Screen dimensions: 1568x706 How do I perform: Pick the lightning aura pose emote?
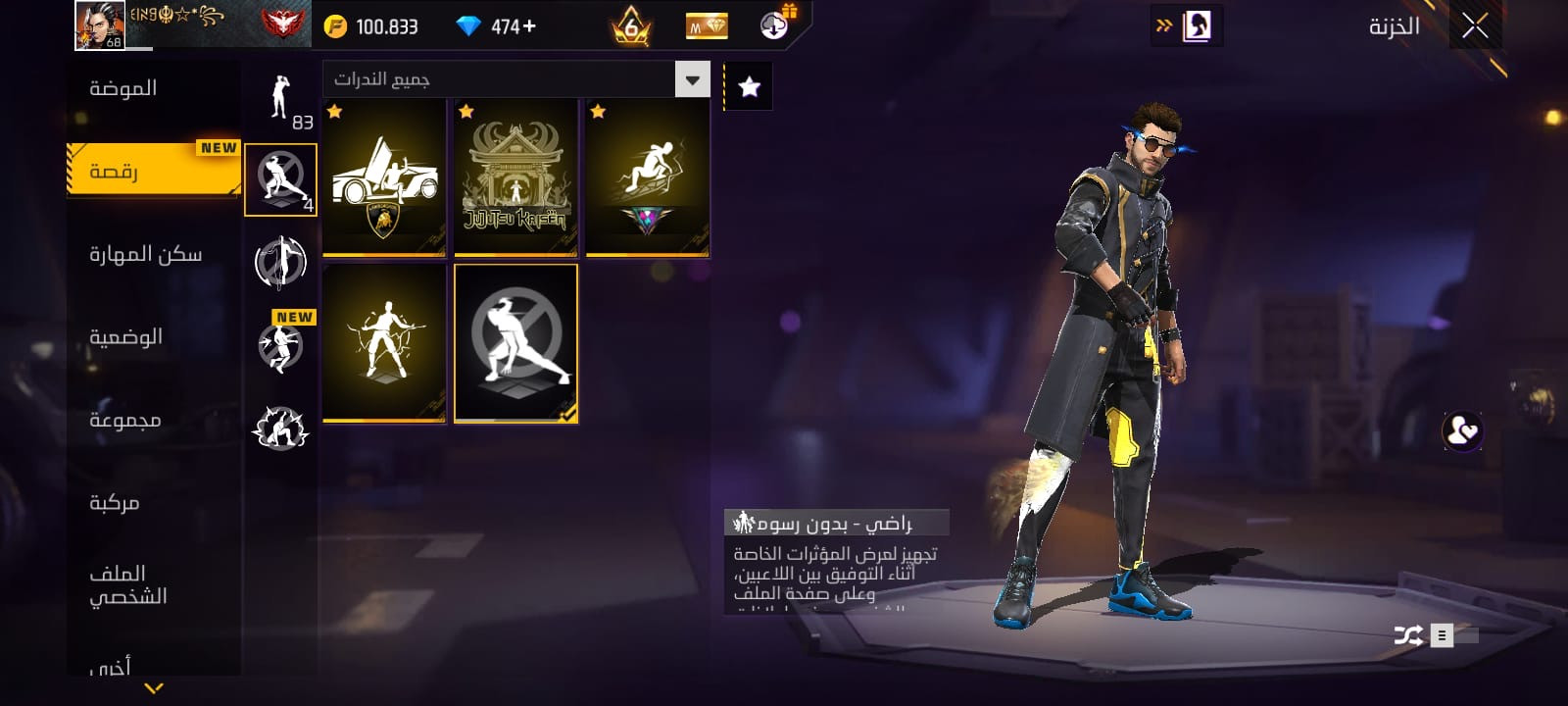coord(384,343)
